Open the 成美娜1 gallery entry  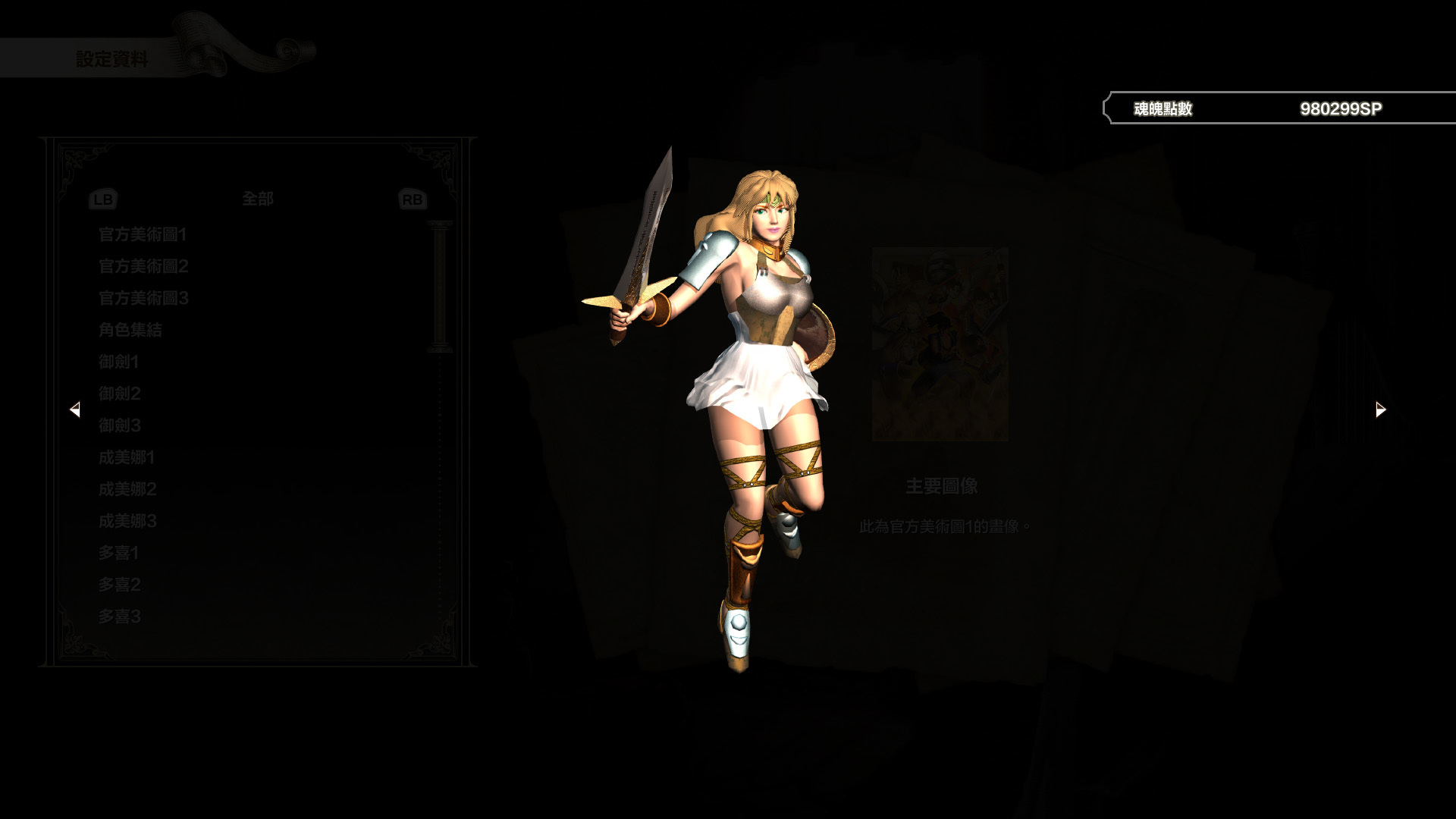coord(126,457)
